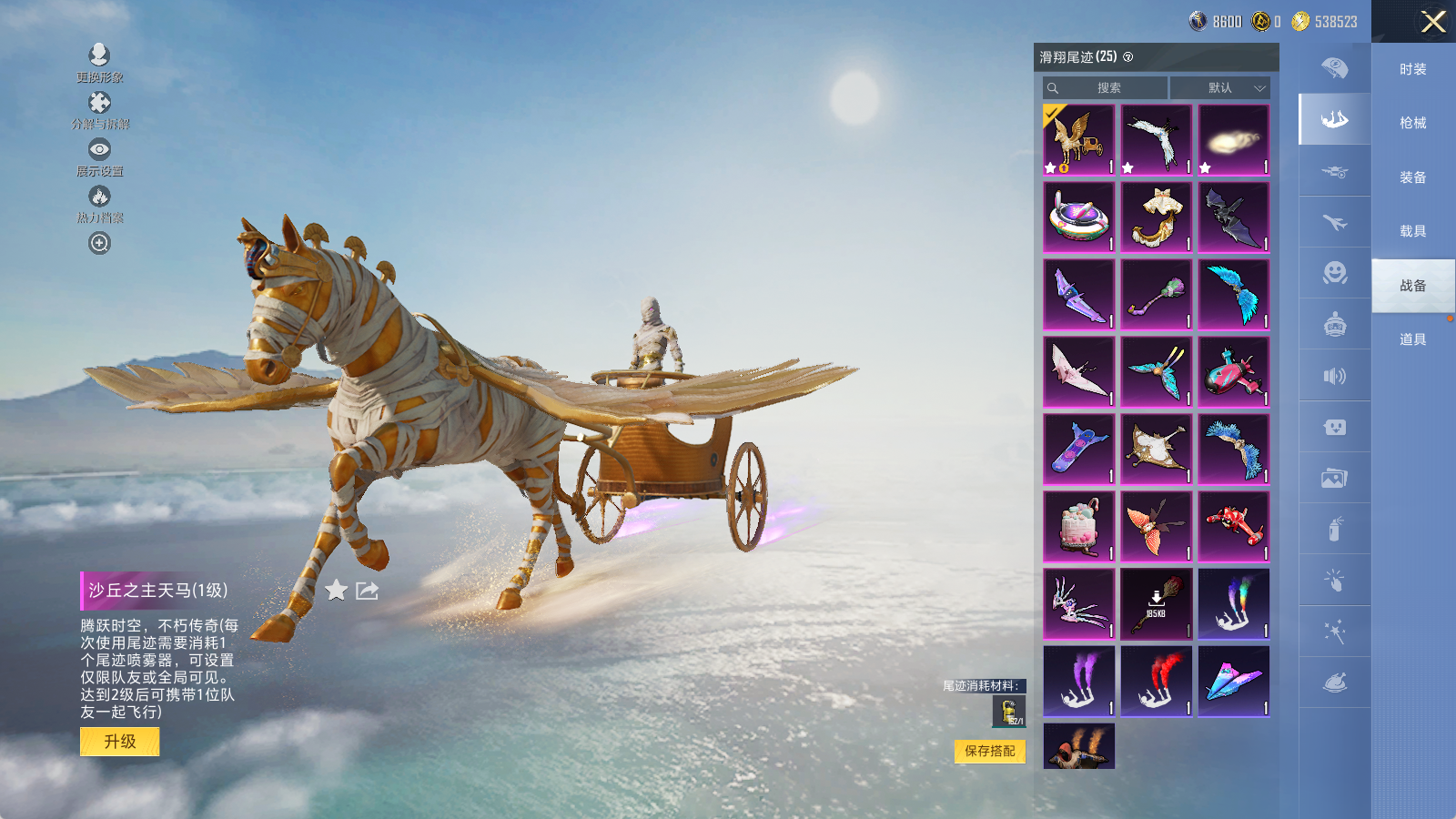
Task: Save the loadout with 保存搭配
Action: click(x=990, y=751)
